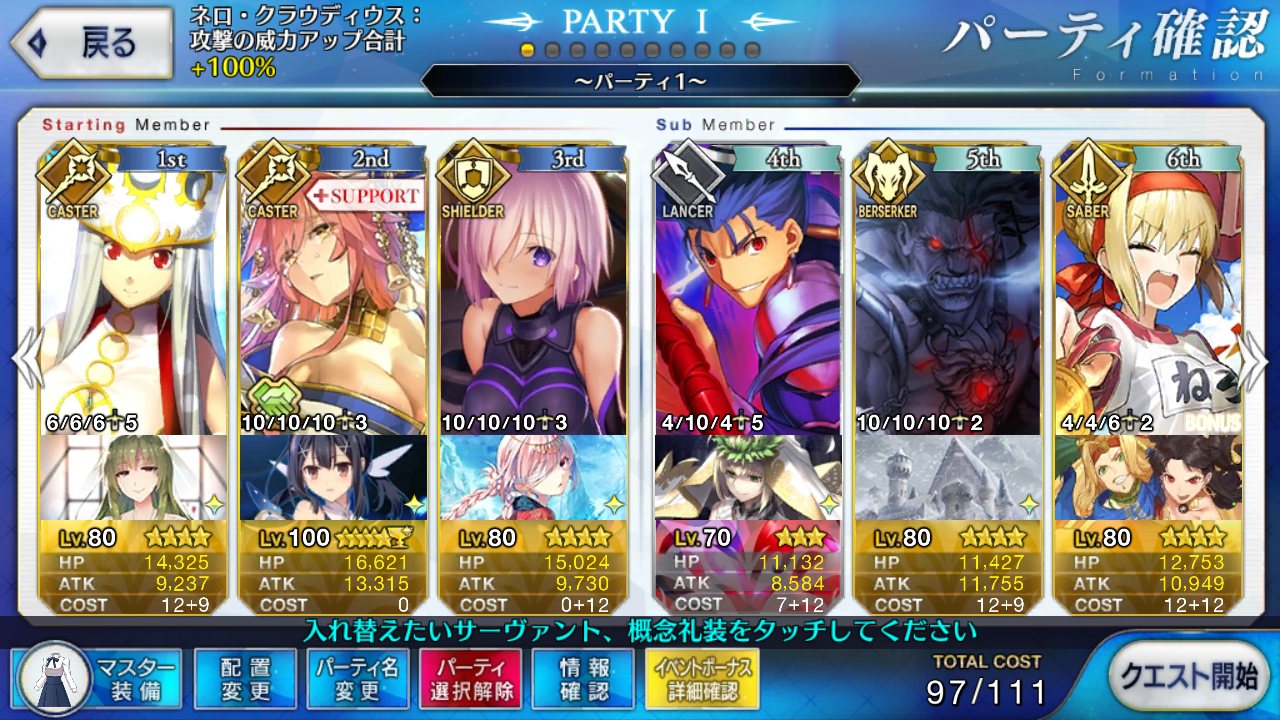Viewport: 1280px width, 720px height.
Task: Tap the Berserker's snowy castle craft essence
Action: tap(948, 477)
